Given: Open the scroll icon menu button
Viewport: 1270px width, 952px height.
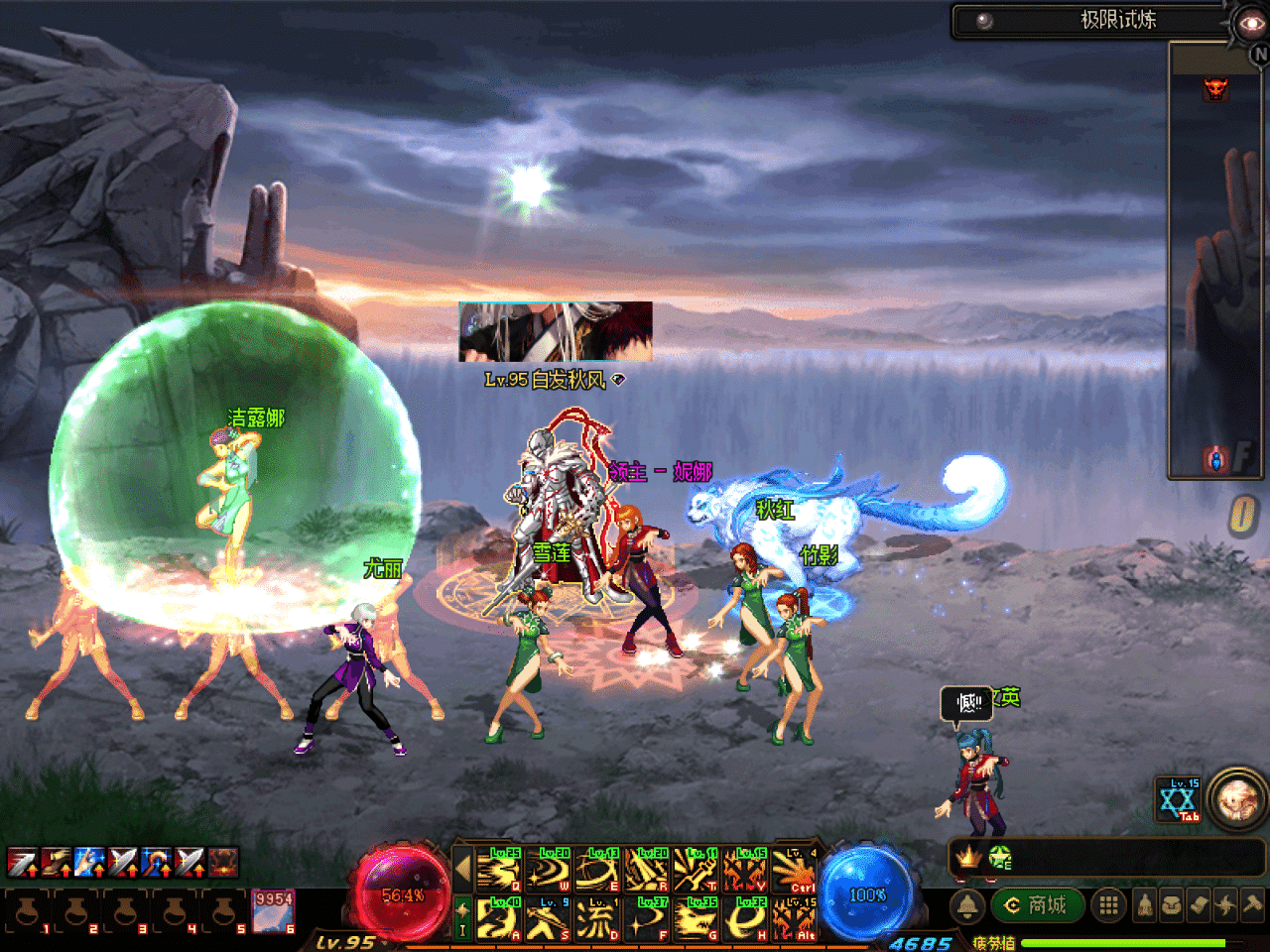Looking at the screenshot, I should click(x=1199, y=904).
